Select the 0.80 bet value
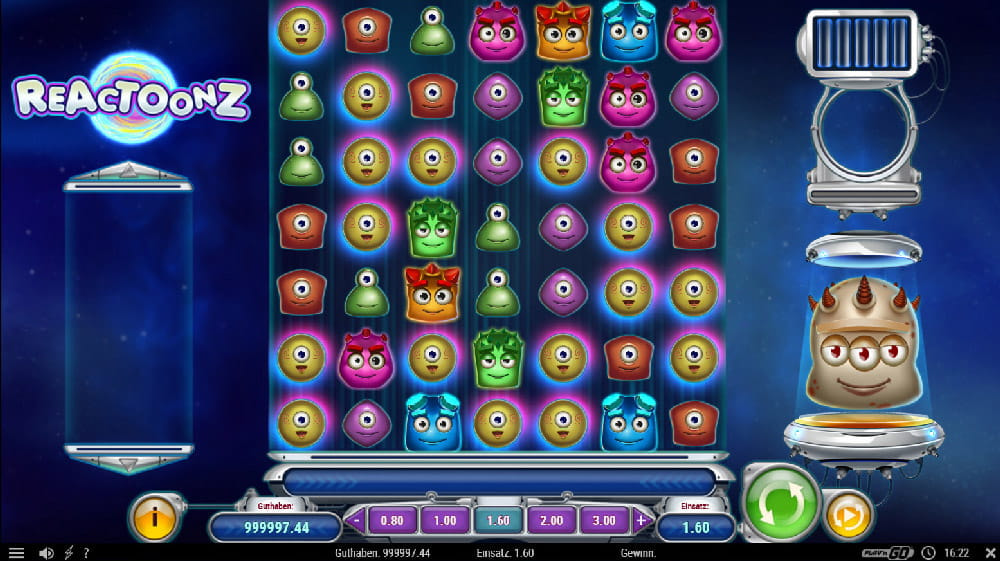Image resolution: width=1000 pixels, height=561 pixels. pyautogui.click(x=392, y=520)
